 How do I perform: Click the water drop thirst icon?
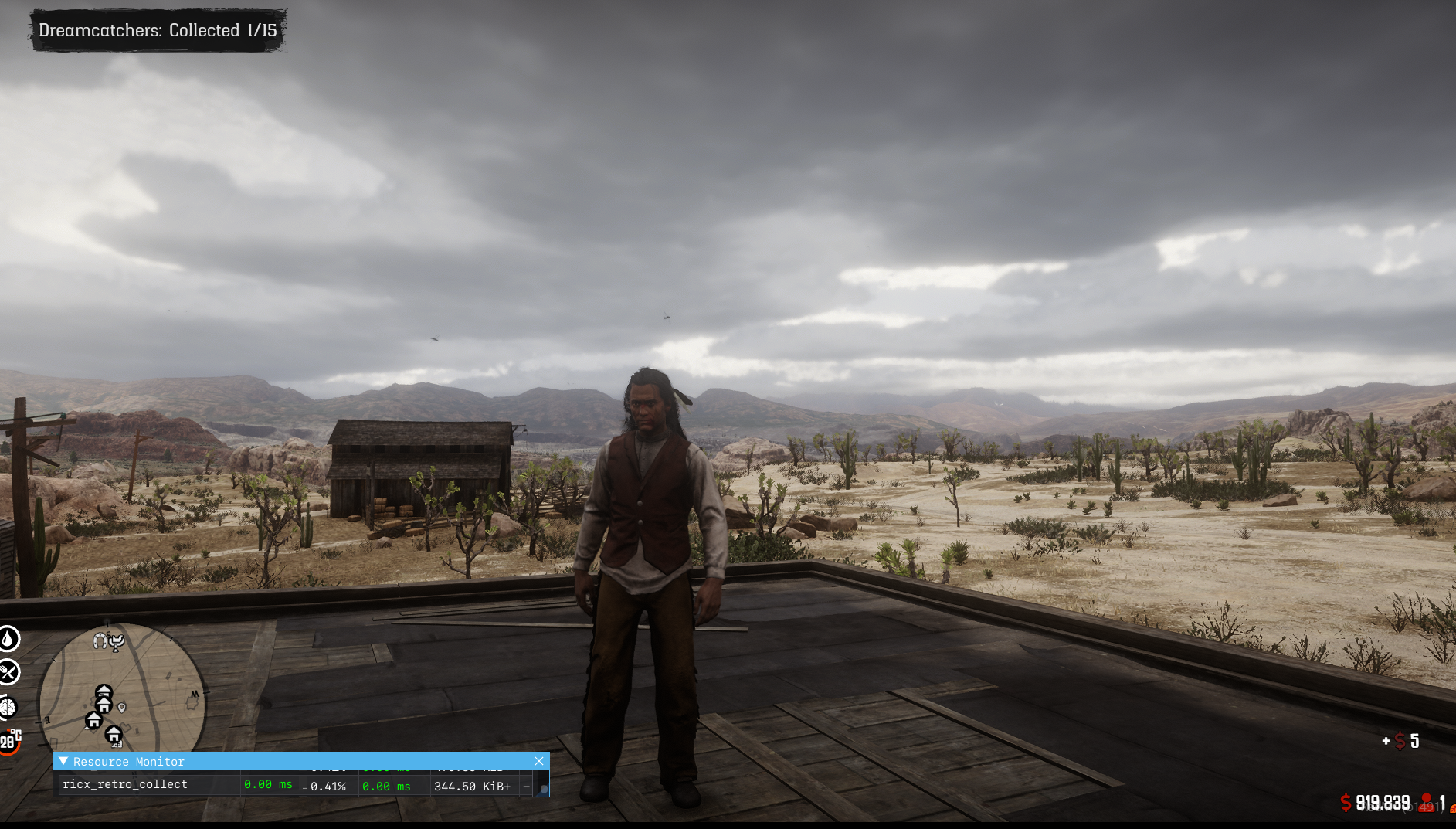point(8,639)
